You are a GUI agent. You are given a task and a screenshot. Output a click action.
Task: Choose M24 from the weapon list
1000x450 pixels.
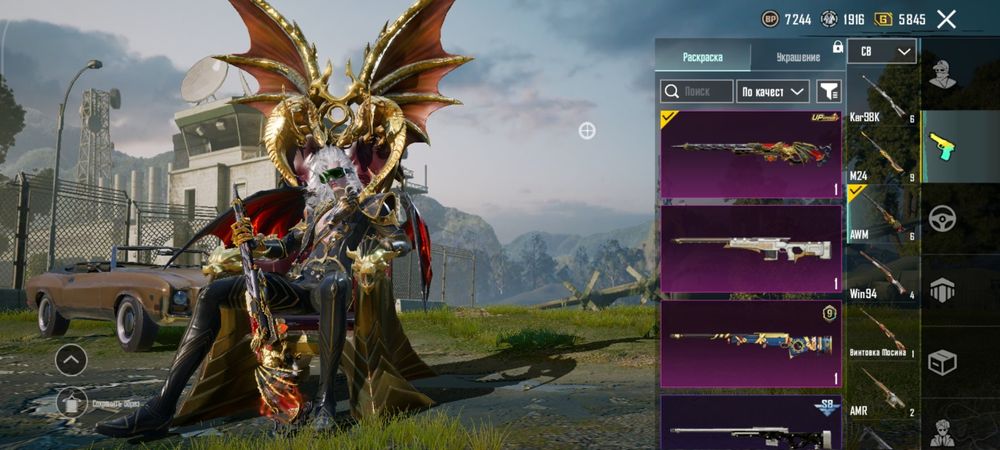tap(882, 157)
